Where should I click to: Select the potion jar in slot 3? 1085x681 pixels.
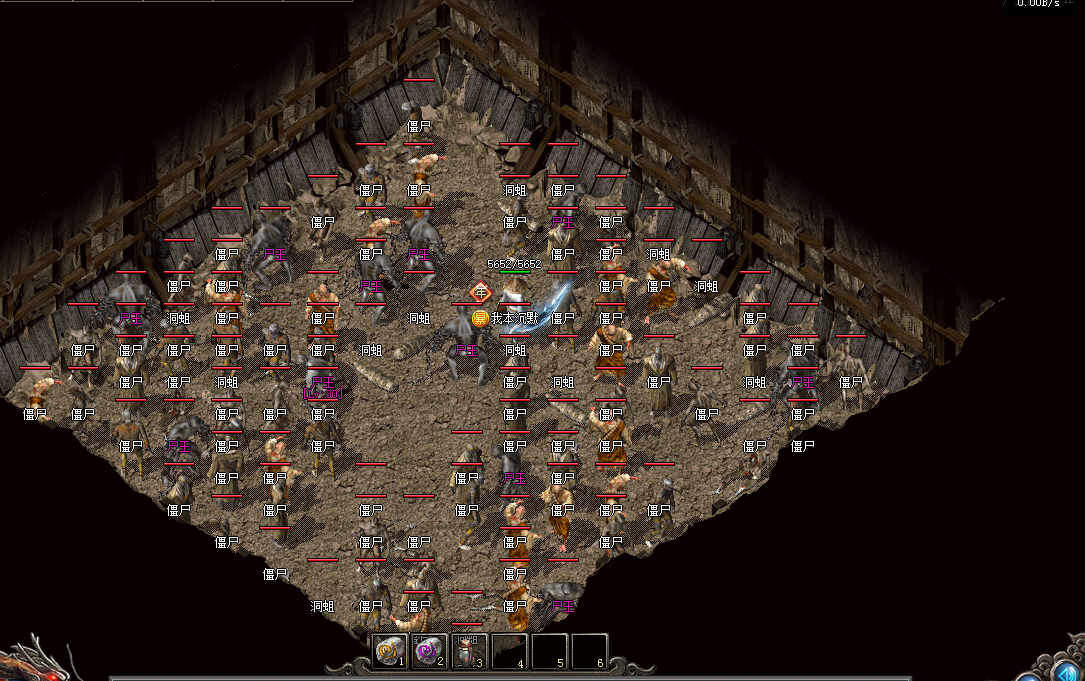pos(468,651)
